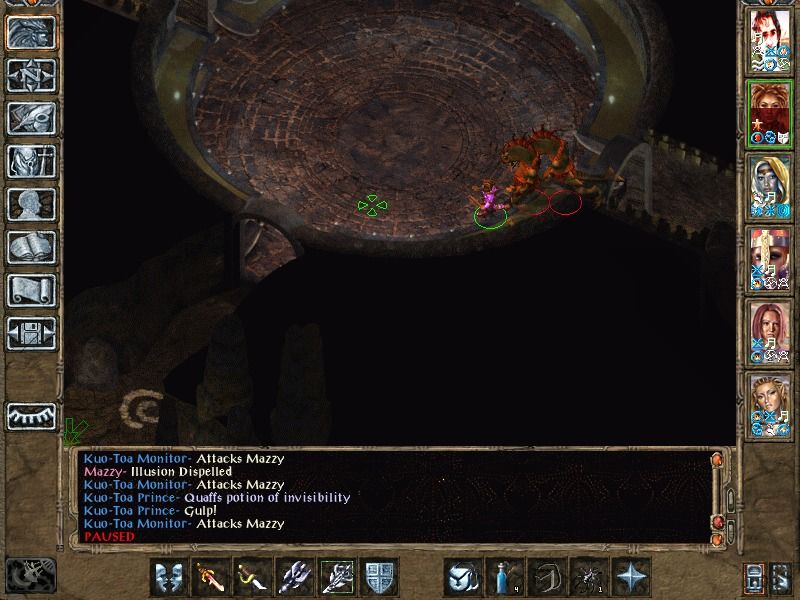Select the talk action with two faces
800x600 pixels.
pyautogui.click(x=168, y=577)
